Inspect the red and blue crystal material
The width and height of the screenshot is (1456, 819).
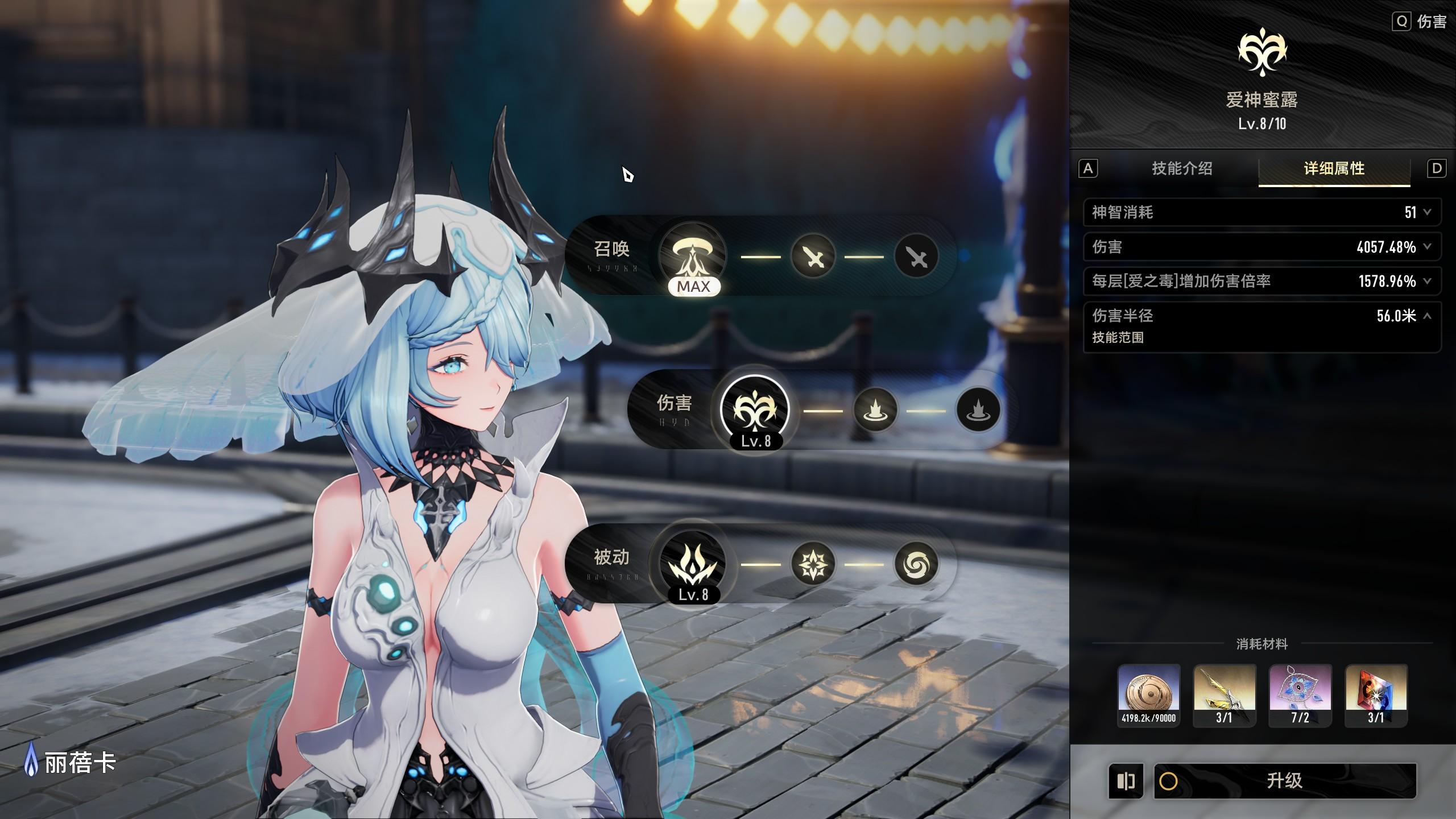pos(1376,695)
